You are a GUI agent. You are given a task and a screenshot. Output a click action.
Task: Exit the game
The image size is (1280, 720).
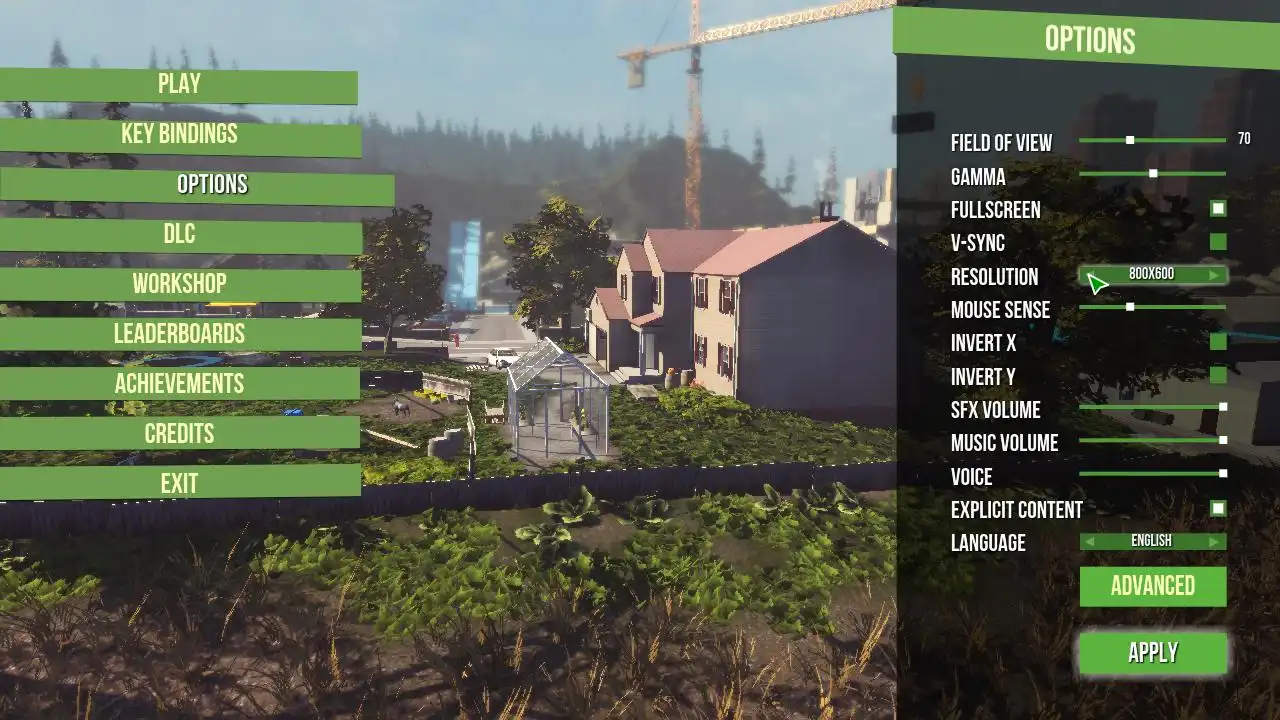(179, 484)
